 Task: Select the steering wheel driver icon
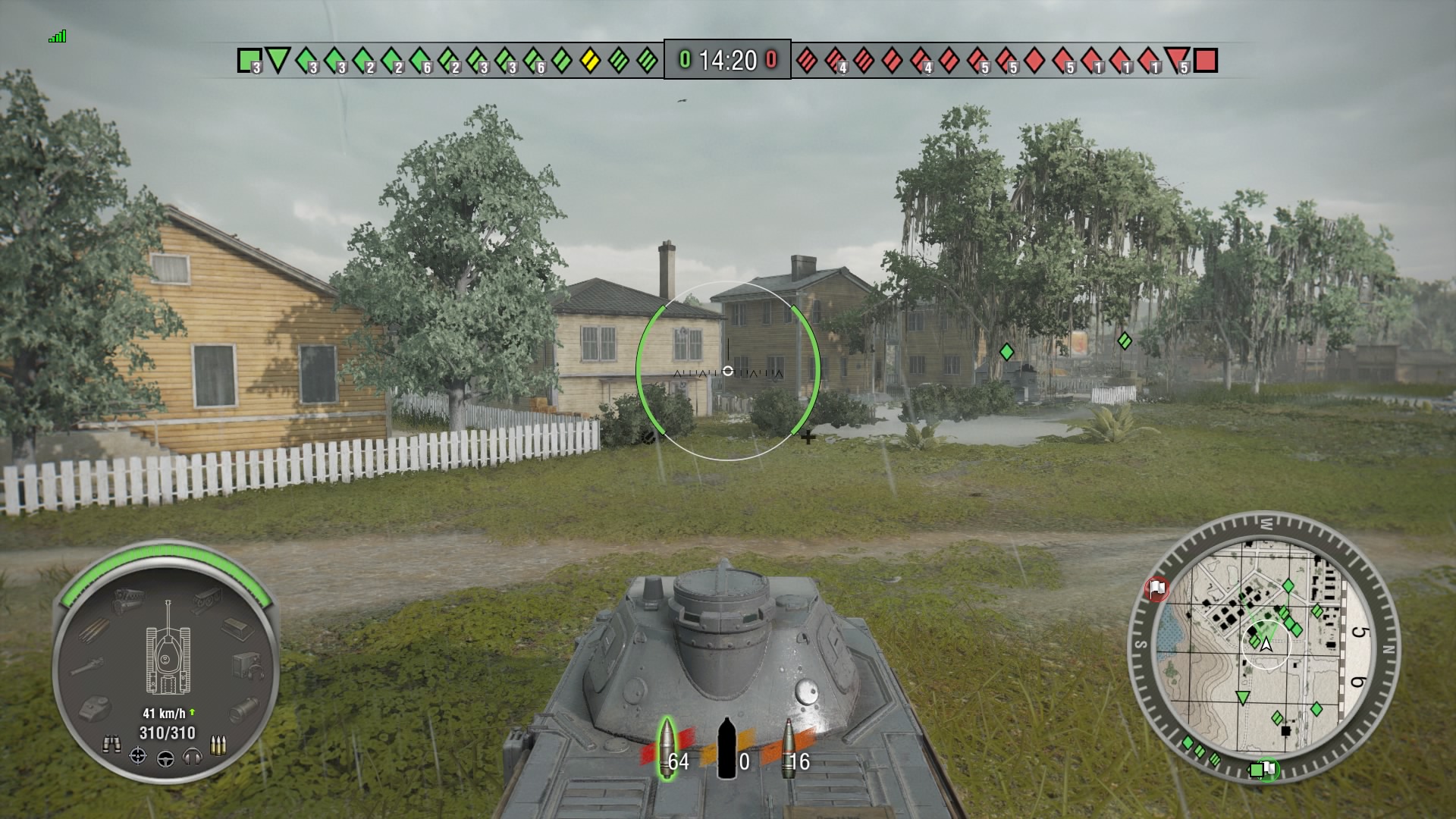167,760
